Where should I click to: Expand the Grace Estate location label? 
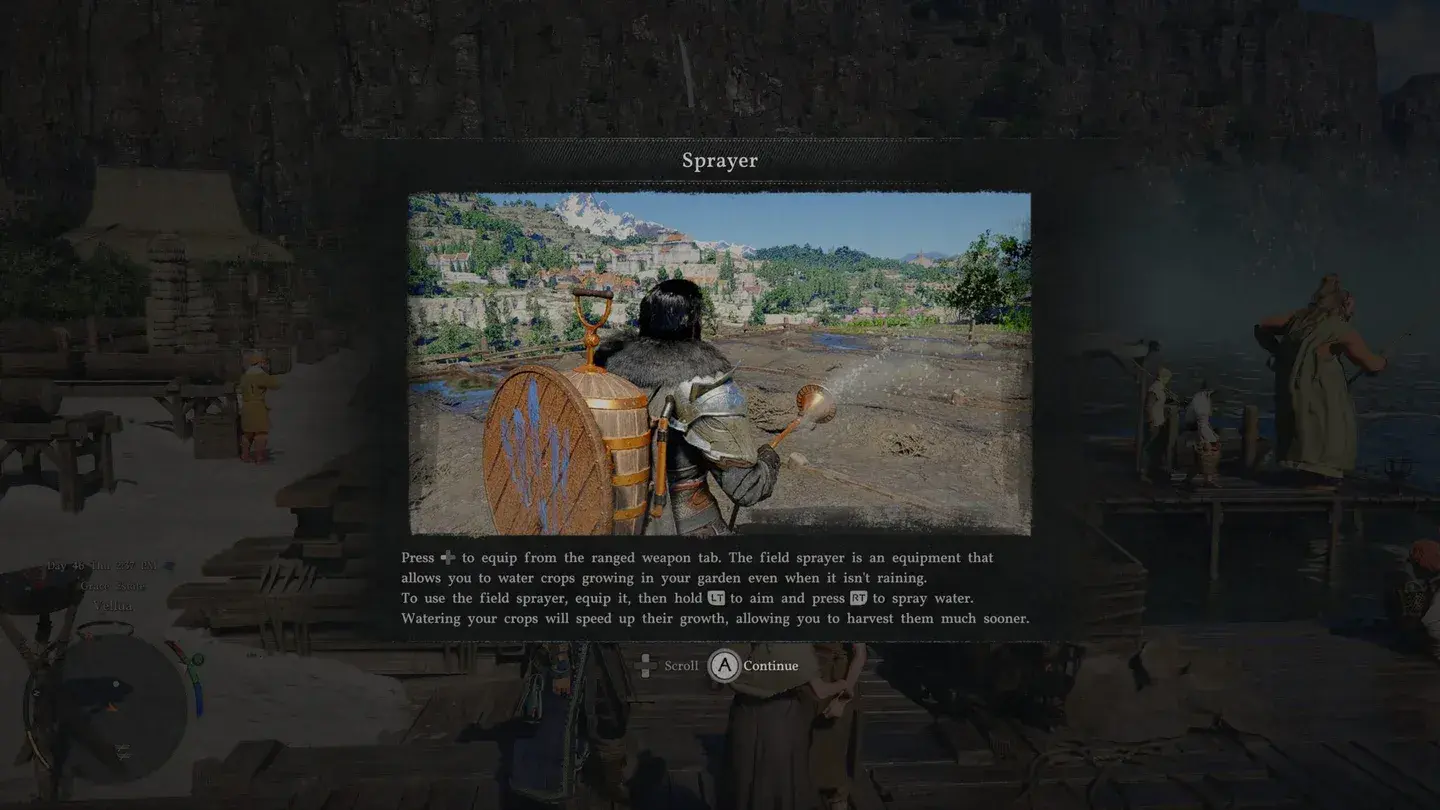114,586
